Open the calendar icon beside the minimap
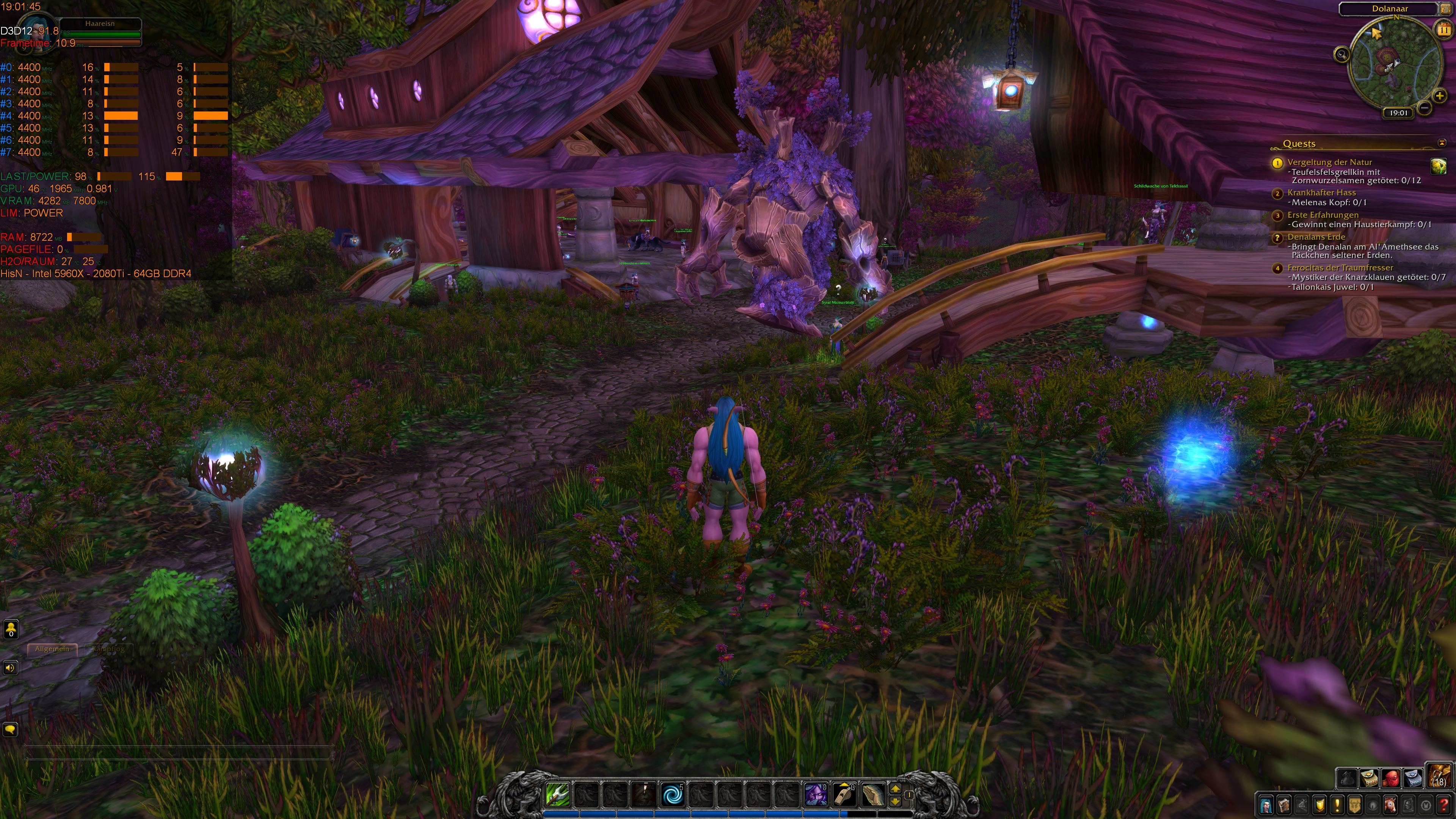 pyautogui.click(x=1443, y=29)
